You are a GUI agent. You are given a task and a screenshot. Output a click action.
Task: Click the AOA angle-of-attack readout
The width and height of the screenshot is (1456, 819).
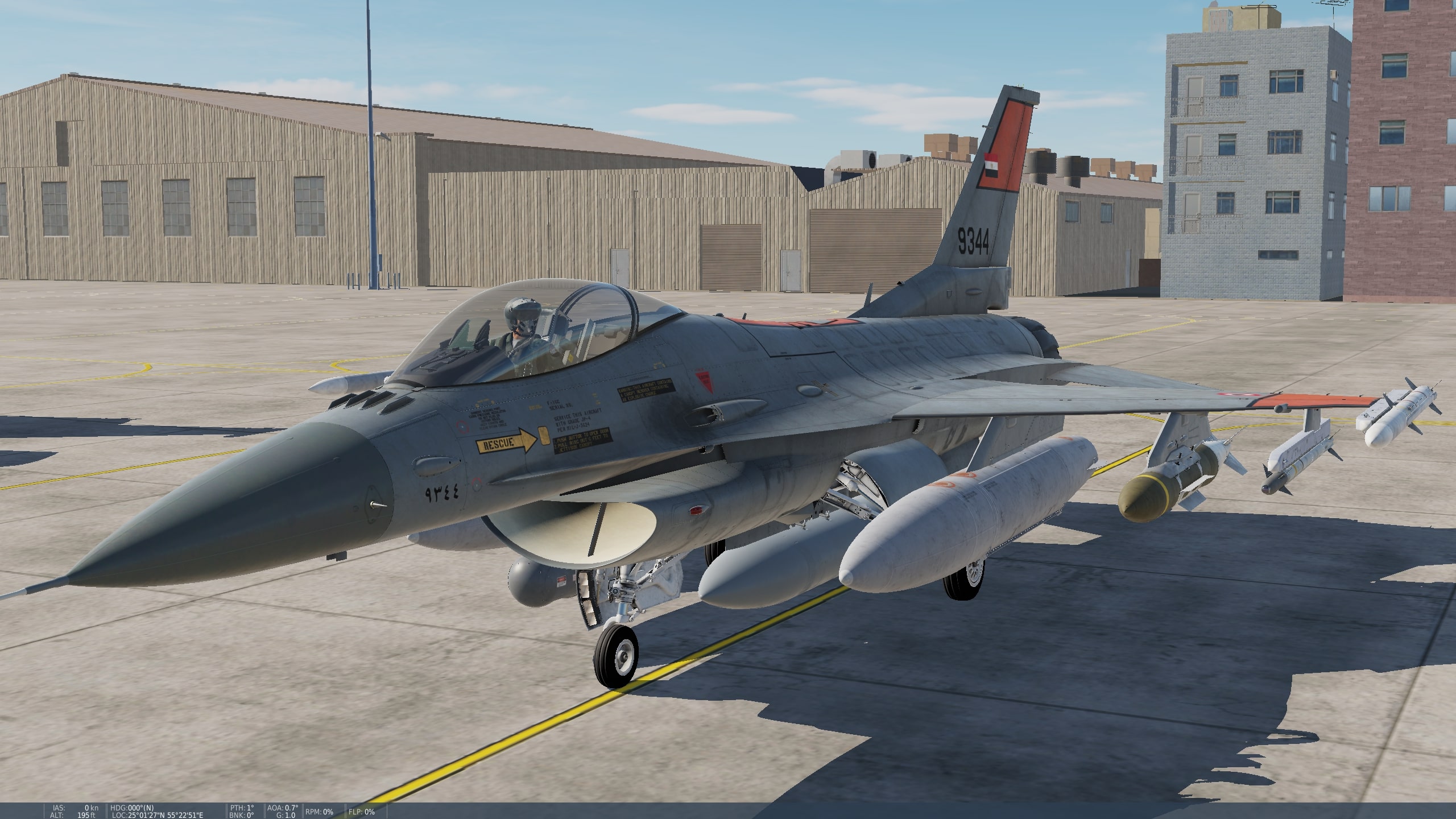[x=282, y=807]
